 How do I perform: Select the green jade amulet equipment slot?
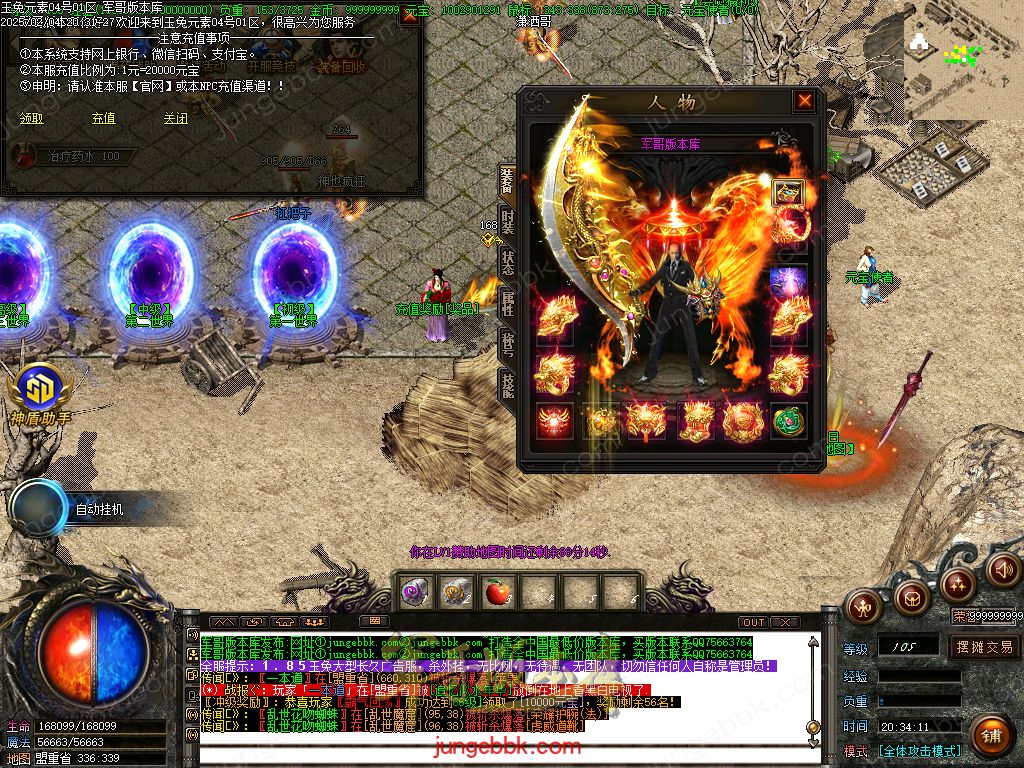(788, 421)
